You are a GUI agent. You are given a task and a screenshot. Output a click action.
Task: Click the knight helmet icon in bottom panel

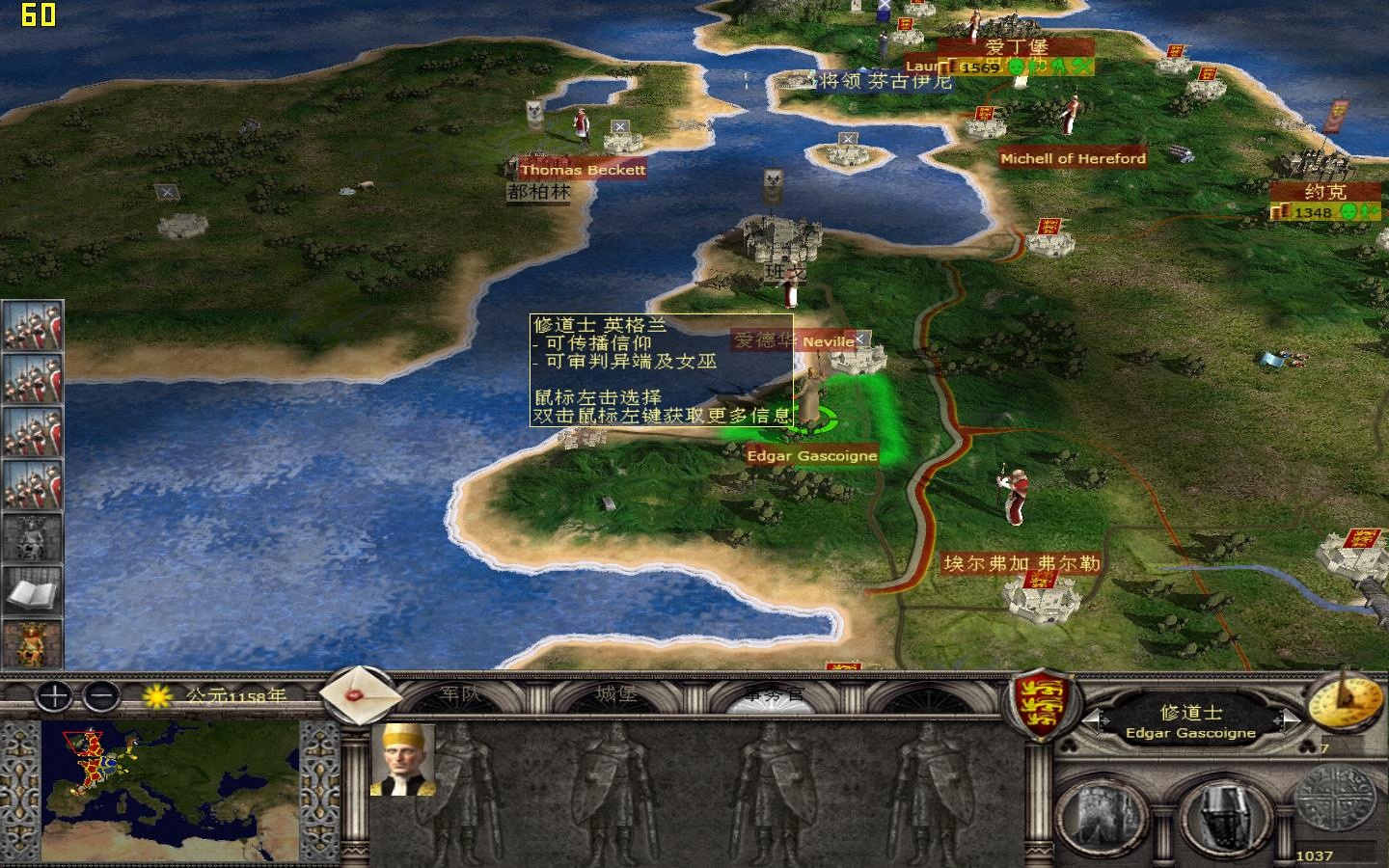pyautogui.click(x=1221, y=815)
